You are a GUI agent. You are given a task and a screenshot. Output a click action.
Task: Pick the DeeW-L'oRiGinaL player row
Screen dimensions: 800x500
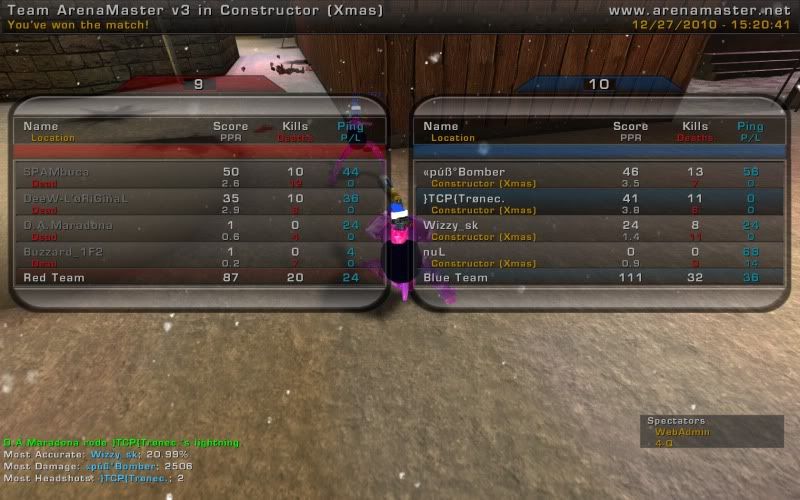198,204
